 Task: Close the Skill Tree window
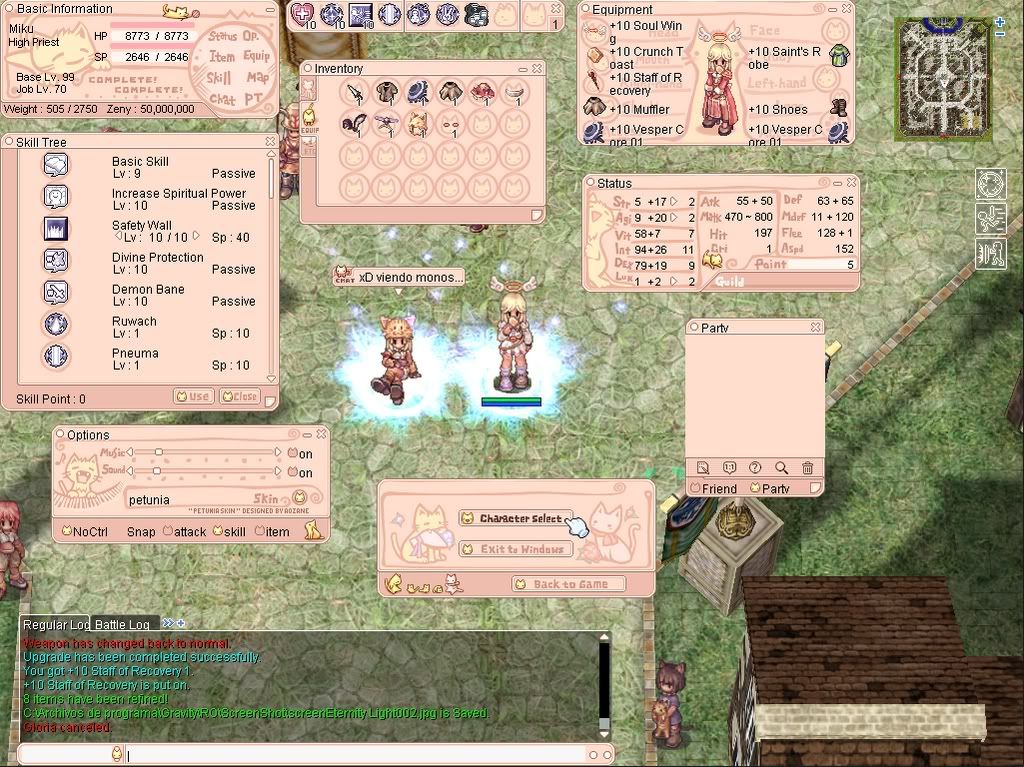(x=270, y=142)
